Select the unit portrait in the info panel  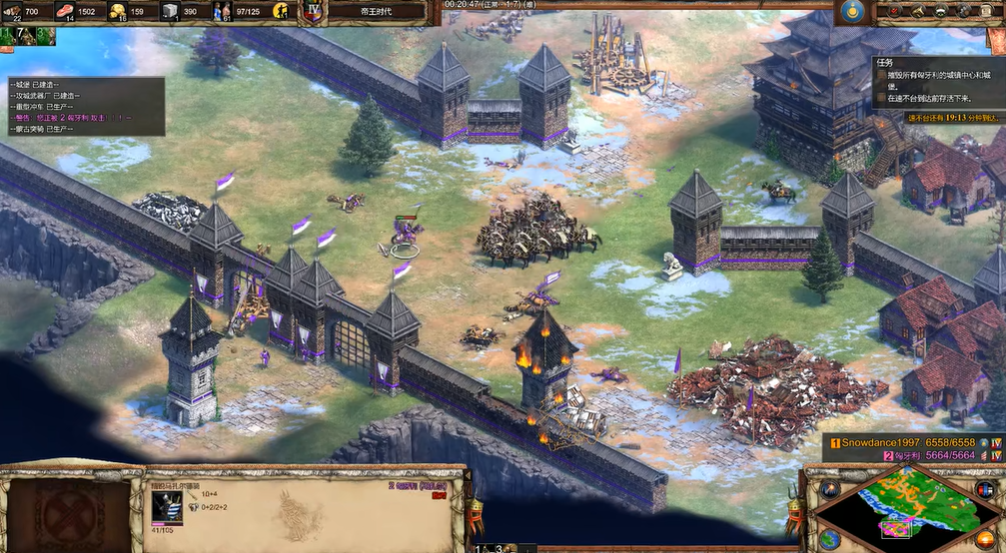tap(166, 506)
